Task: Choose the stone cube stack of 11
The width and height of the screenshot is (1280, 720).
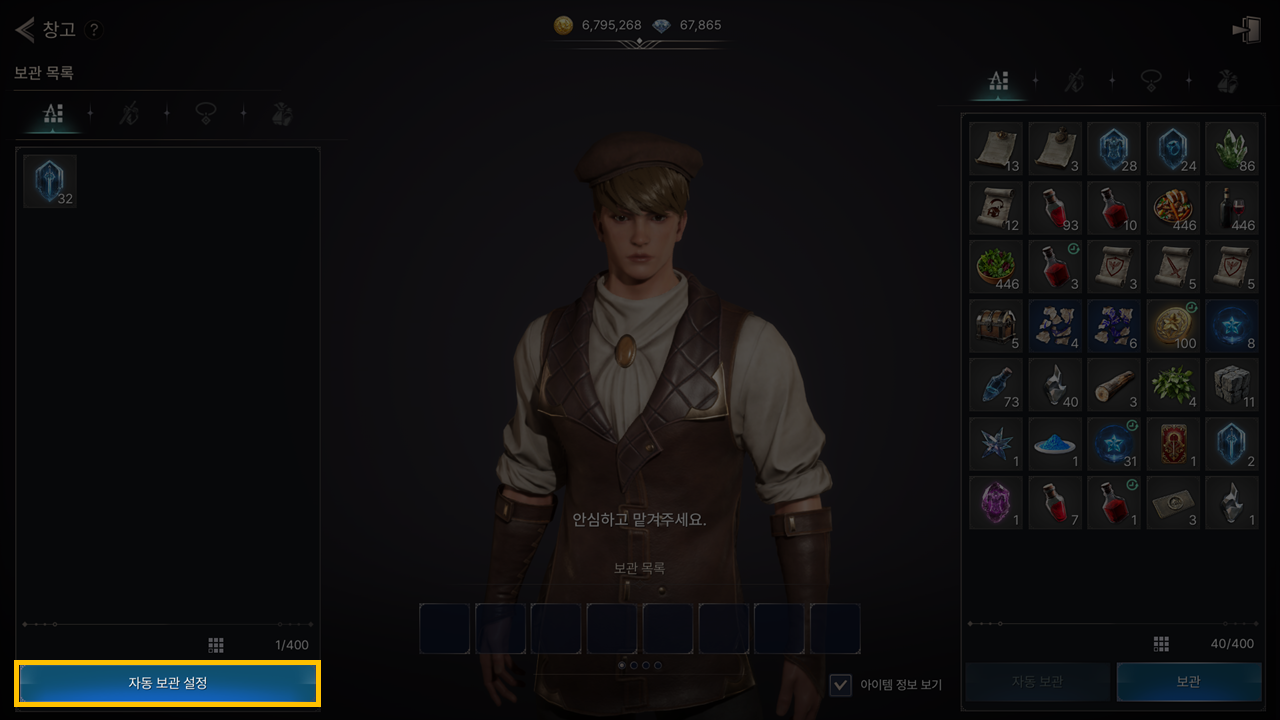Action: 1232,385
